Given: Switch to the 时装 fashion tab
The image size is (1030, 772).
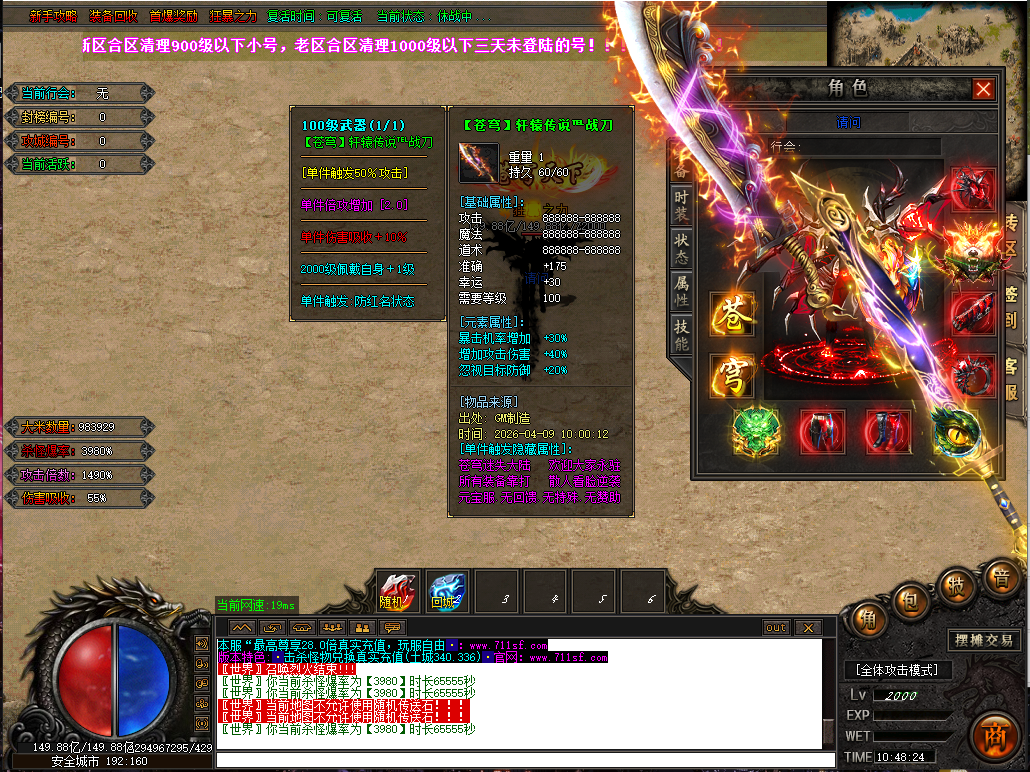Looking at the screenshot, I should pyautogui.click(x=681, y=206).
